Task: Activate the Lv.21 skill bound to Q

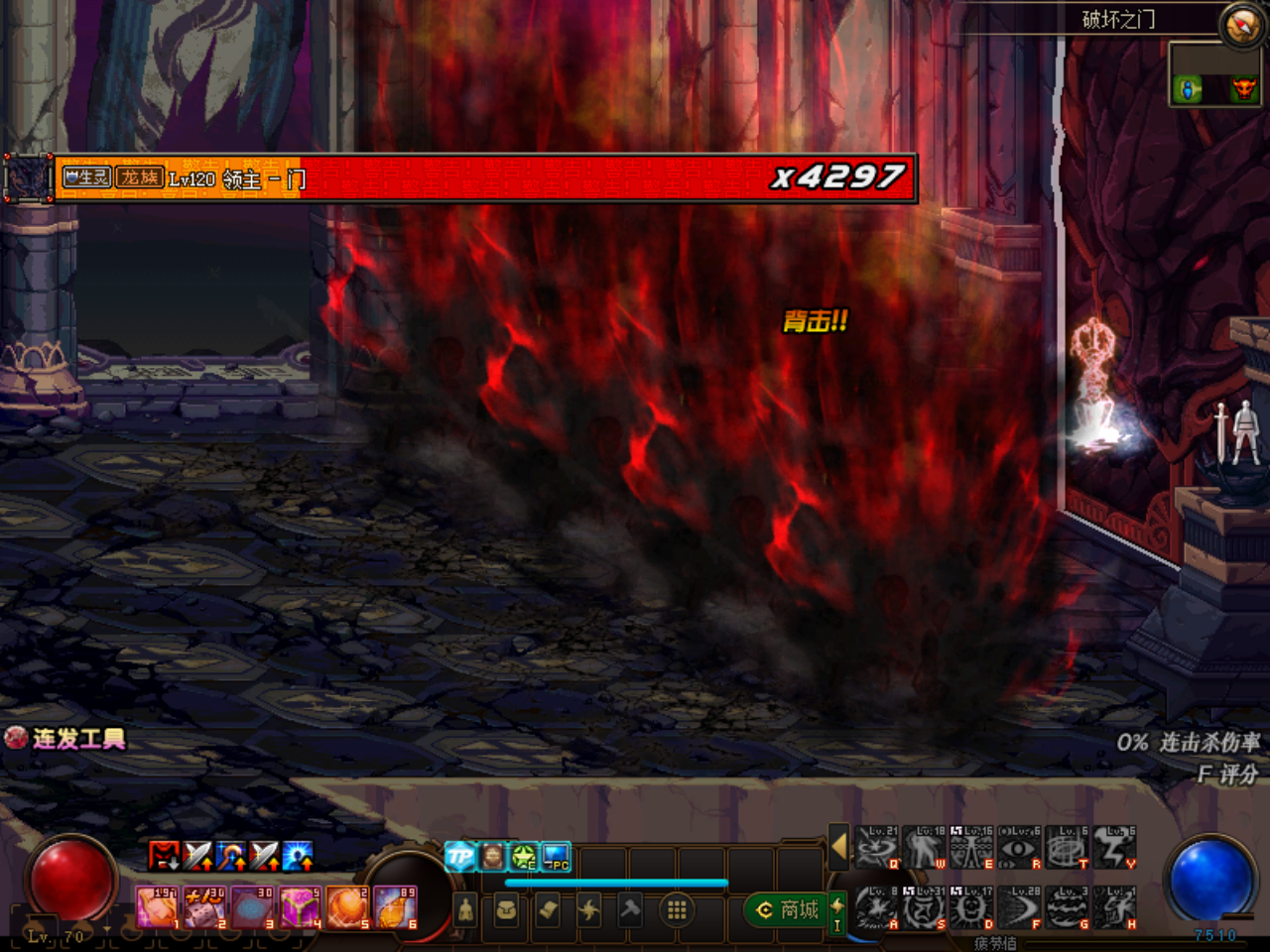Action: pos(877,849)
